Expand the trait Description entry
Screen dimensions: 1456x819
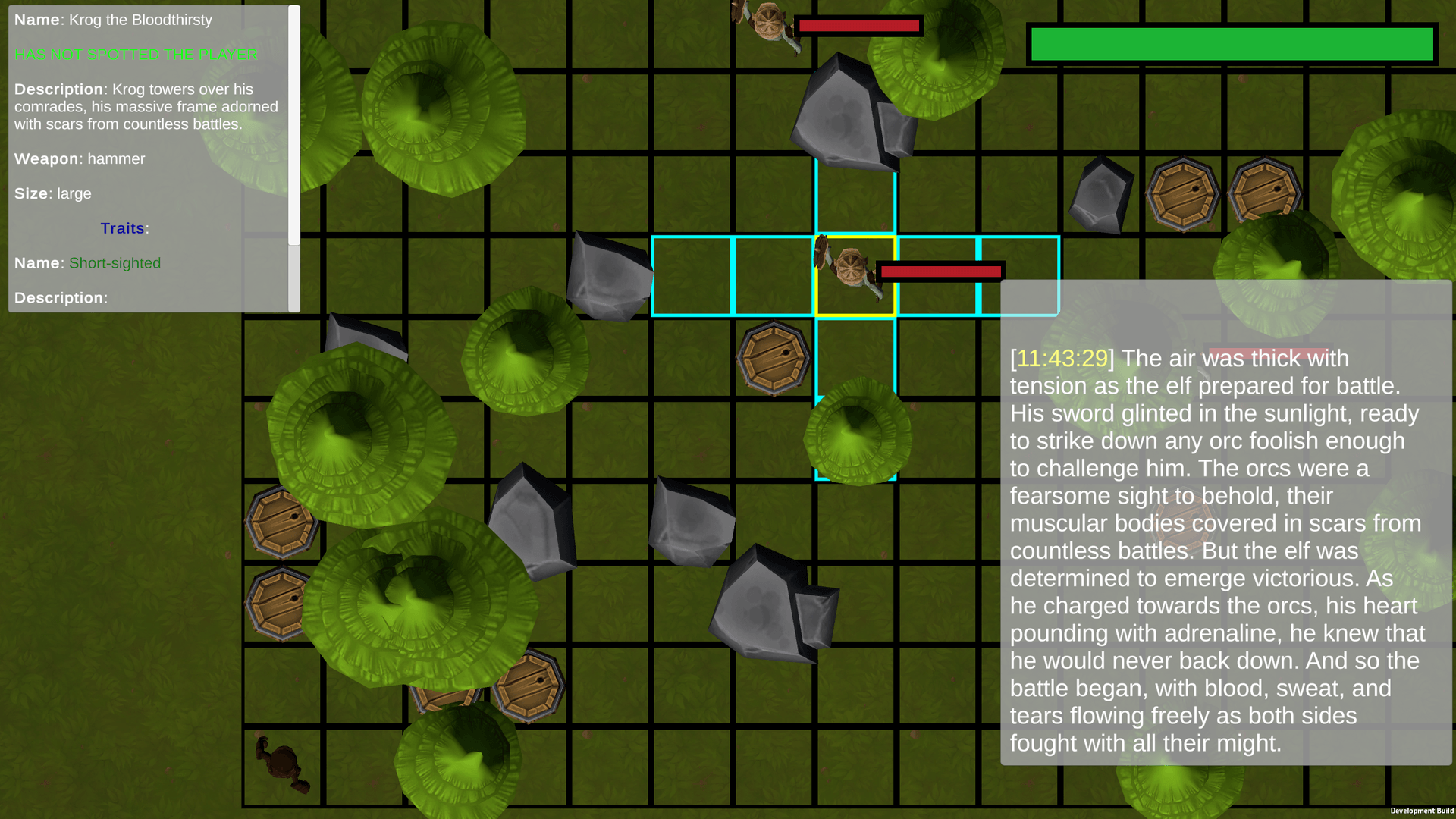coord(60,297)
